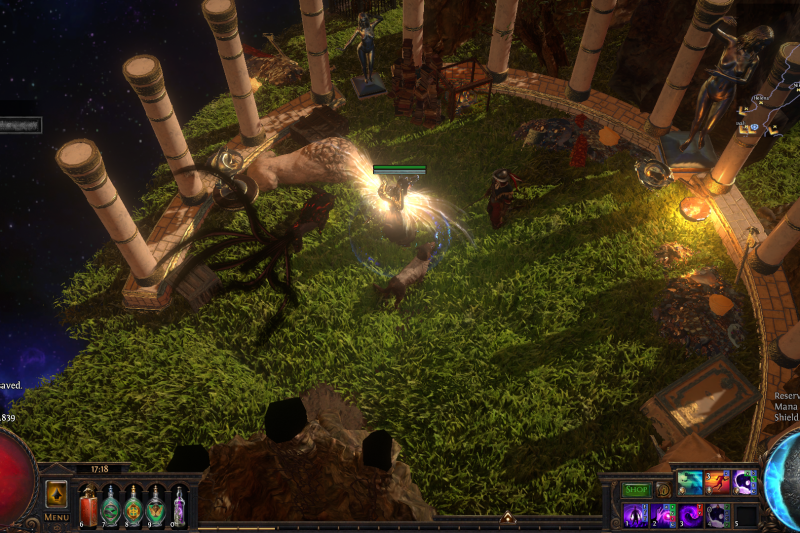Viewport: 800px width, 533px height.
Task: Use the red flask in slot 6
Action: tap(88, 505)
